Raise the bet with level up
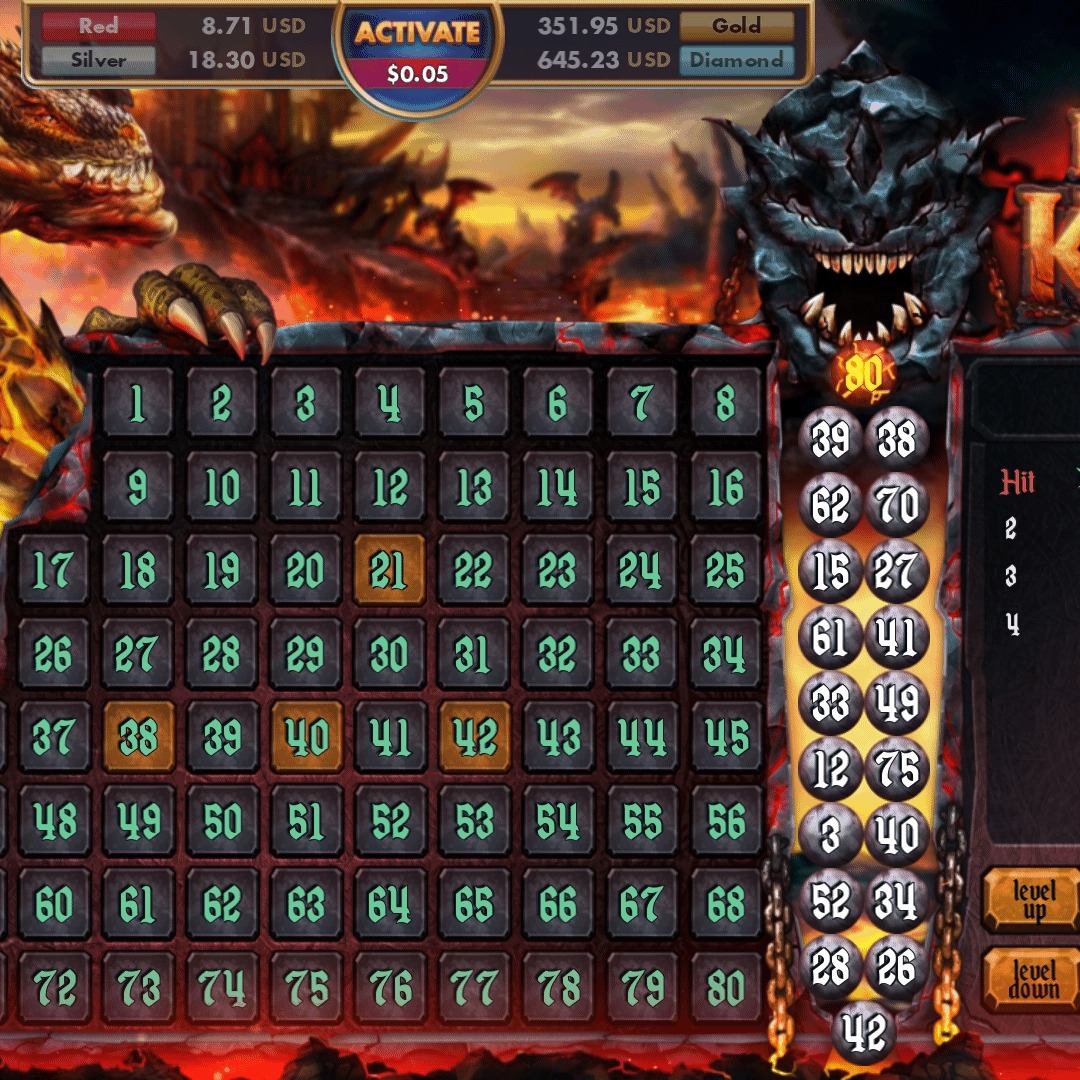 pos(1034,900)
